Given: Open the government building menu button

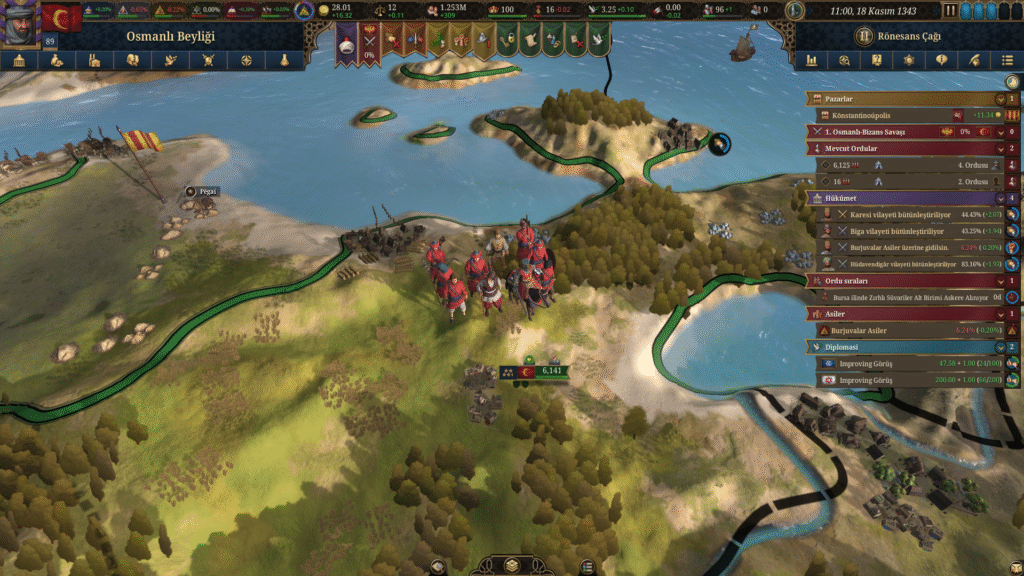Looking at the screenshot, I should pyautogui.click(x=19, y=60).
